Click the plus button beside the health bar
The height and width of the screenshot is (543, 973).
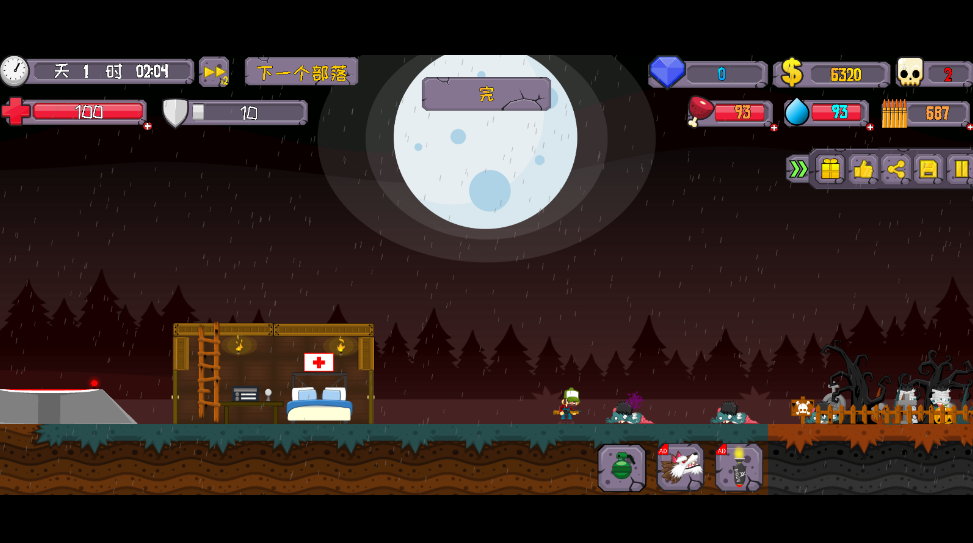[x=148, y=127]
